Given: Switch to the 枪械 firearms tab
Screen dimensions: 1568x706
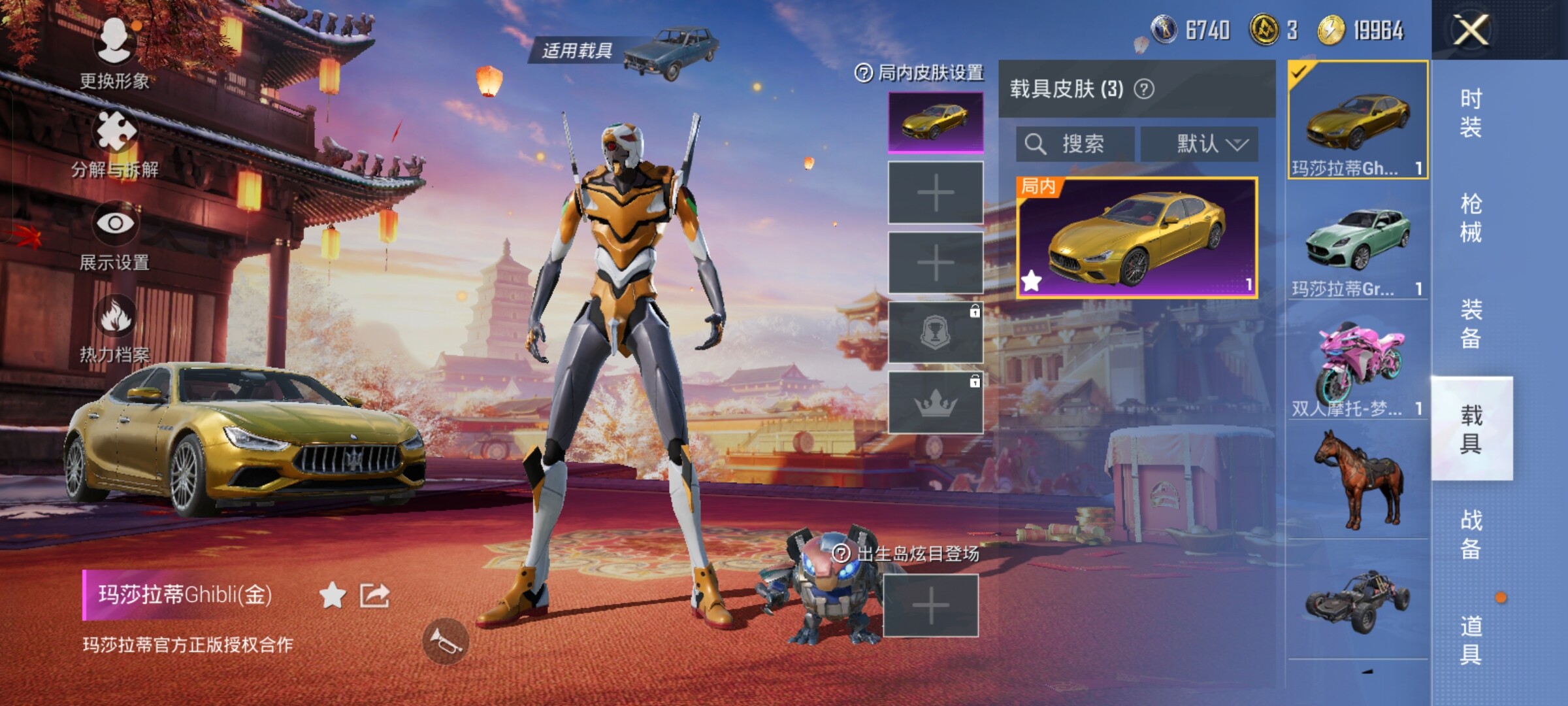Looking at the screenshot, I should (x=1471, y=218).
